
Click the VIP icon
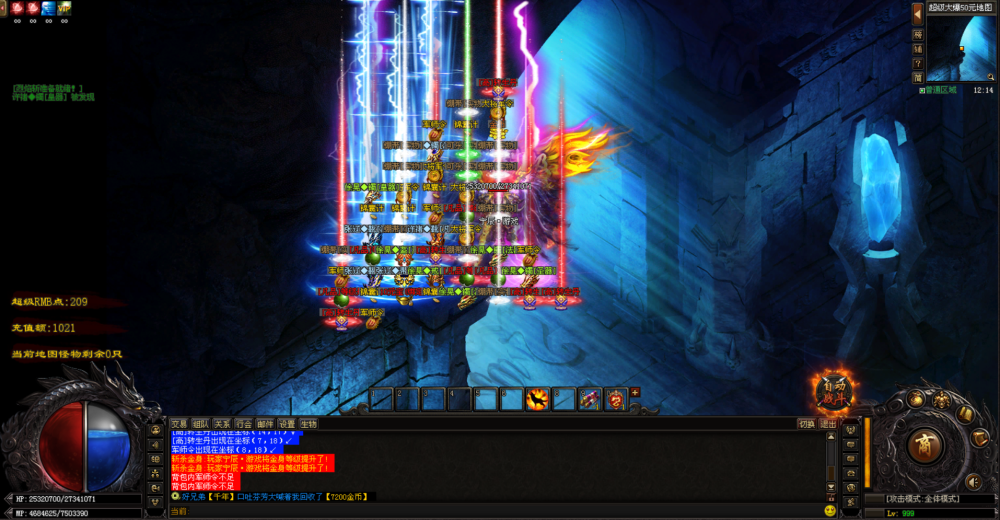pyautogui.click(x=64, y=8)
